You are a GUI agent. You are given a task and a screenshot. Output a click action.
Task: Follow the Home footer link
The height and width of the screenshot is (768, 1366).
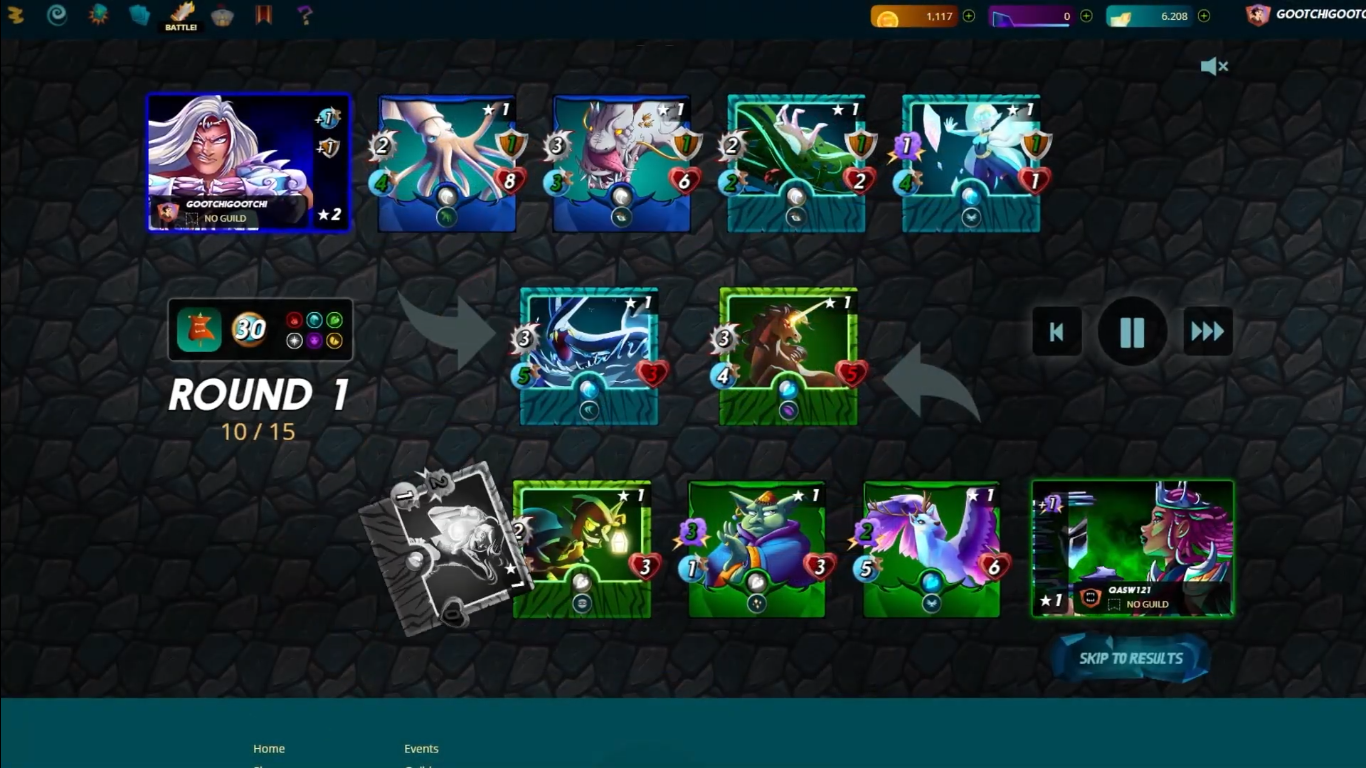269,748
